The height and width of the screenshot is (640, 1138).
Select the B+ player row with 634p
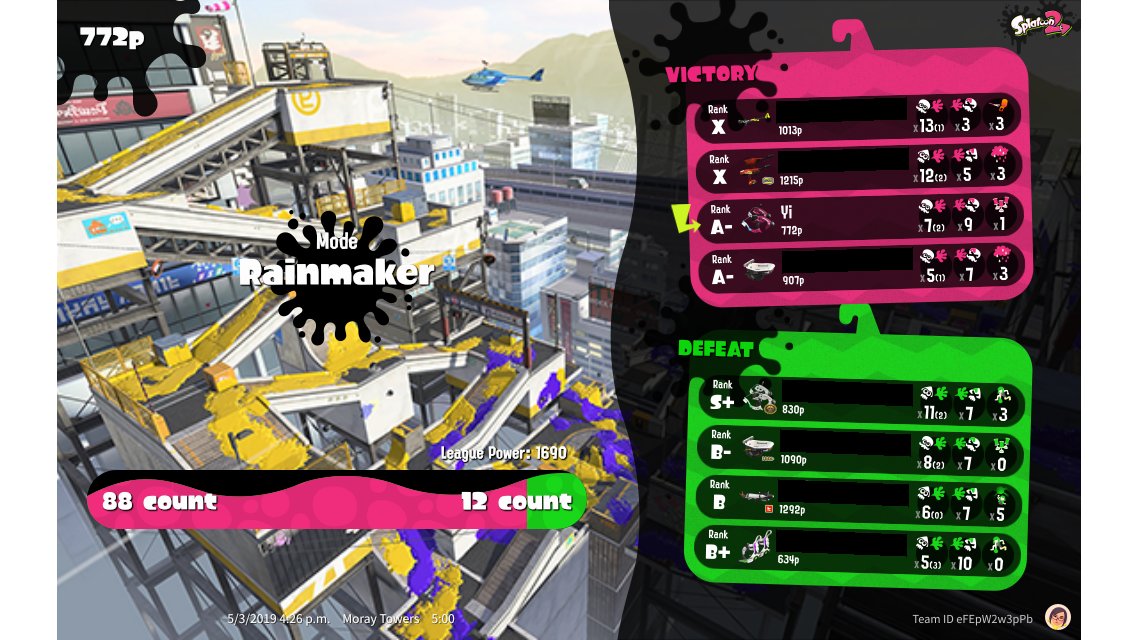click(x=856, y=551)
